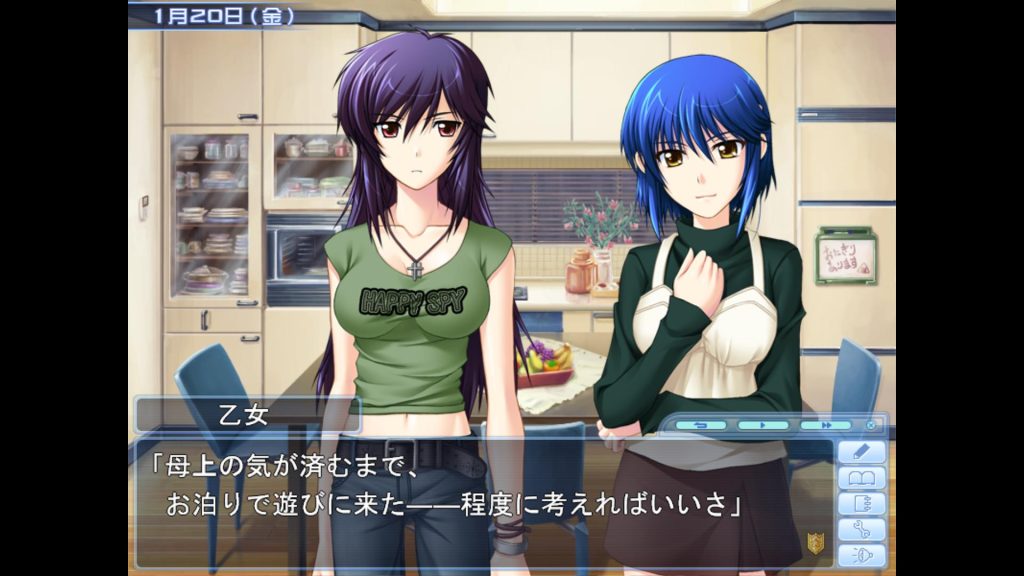Hide the message window with the X button
This screenshot has height=576, width=1024.
[x=870, y=425]
